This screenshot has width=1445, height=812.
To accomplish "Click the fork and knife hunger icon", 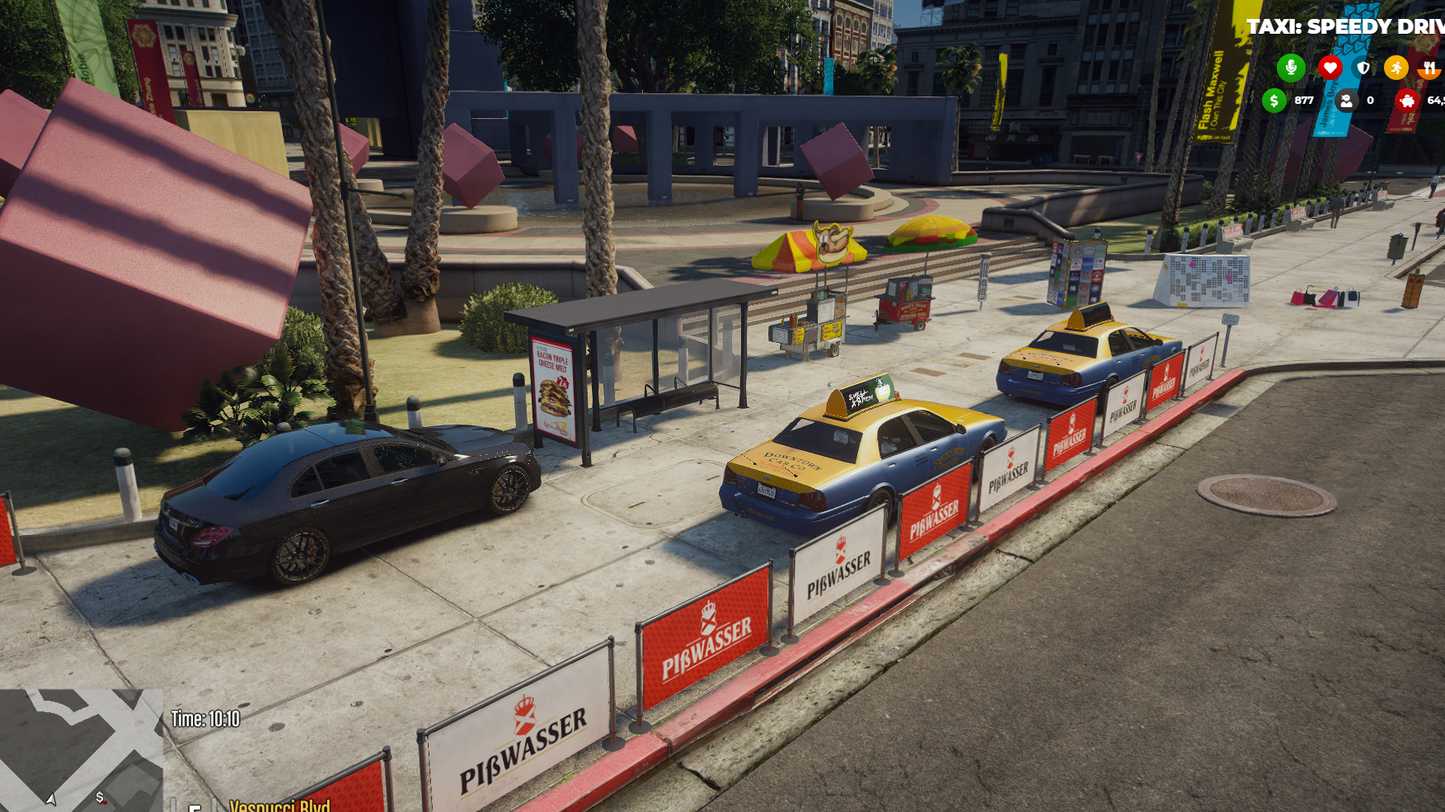I will [x=1430, y=67].
